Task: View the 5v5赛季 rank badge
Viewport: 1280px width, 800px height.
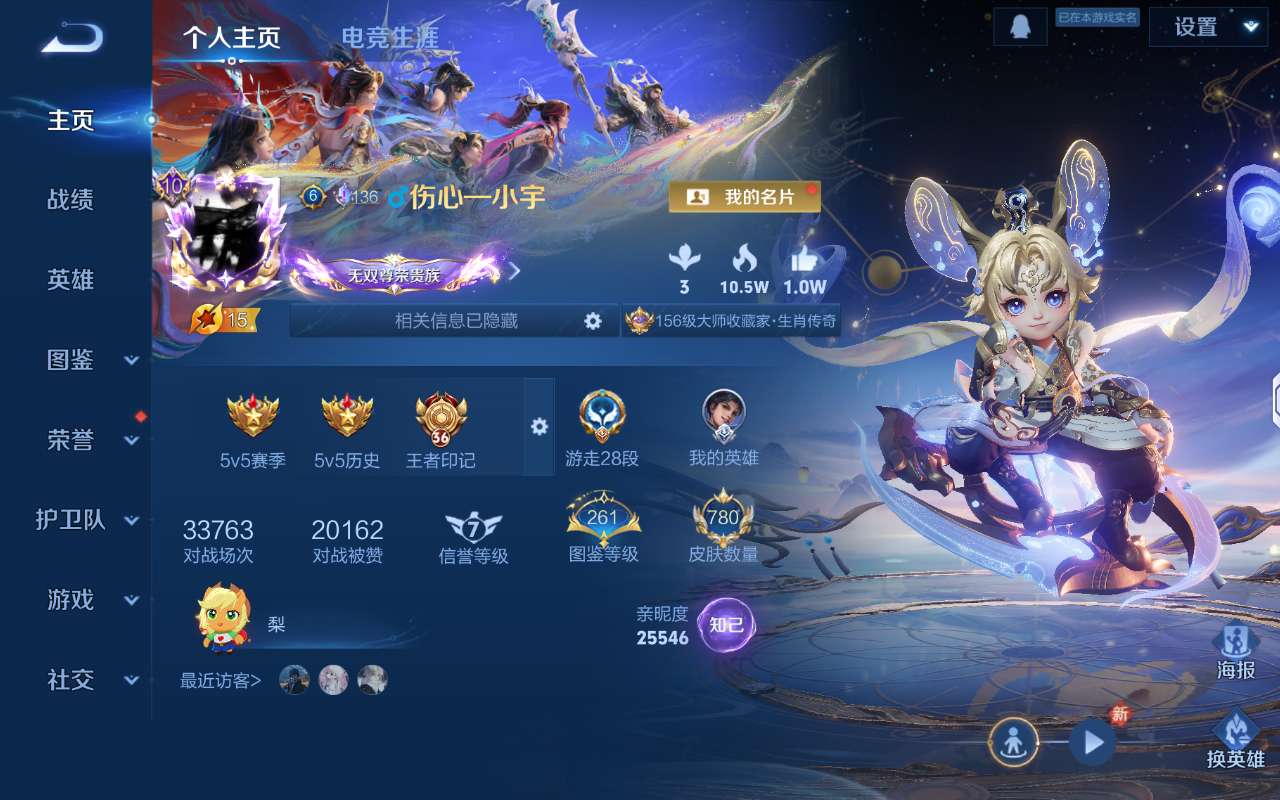Action: (253, 430)
